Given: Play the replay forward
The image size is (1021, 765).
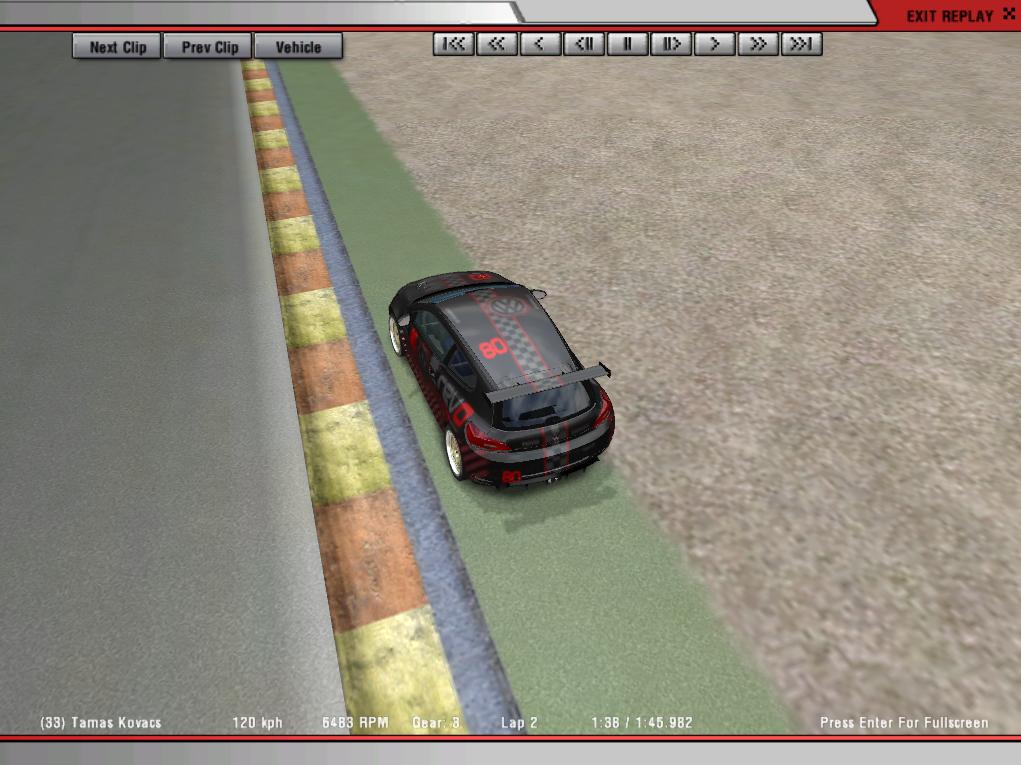Looking at the screenshot, I should 714,44.
